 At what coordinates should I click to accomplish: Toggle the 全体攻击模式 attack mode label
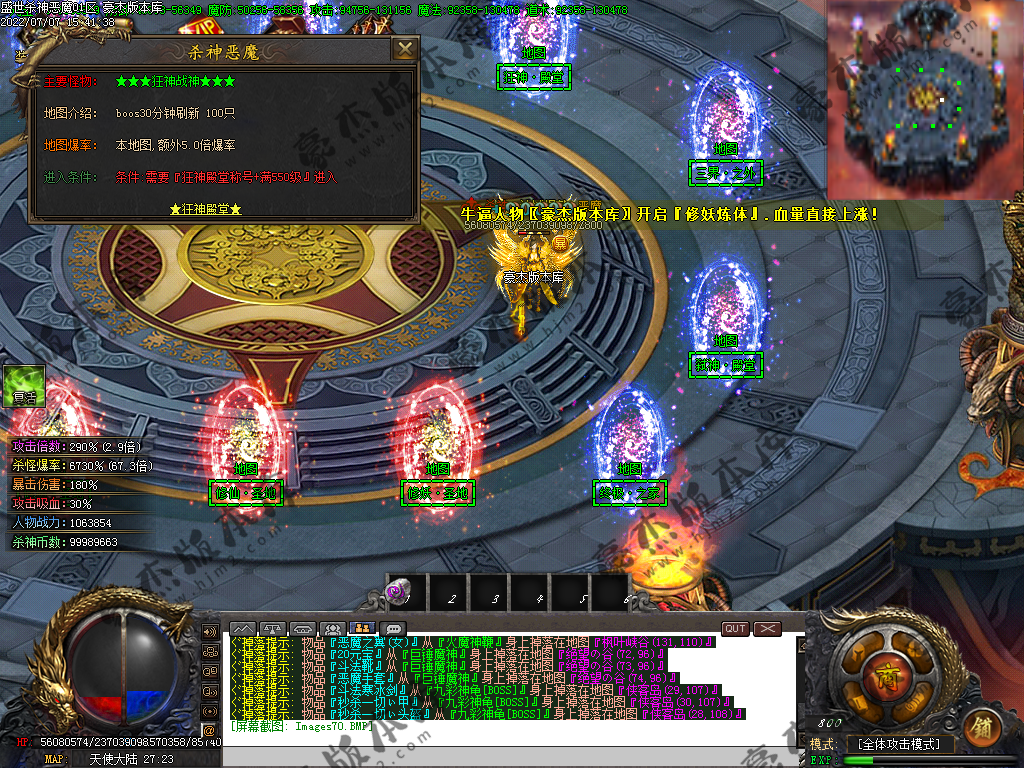pyautogui.click(x=899, y=744)
